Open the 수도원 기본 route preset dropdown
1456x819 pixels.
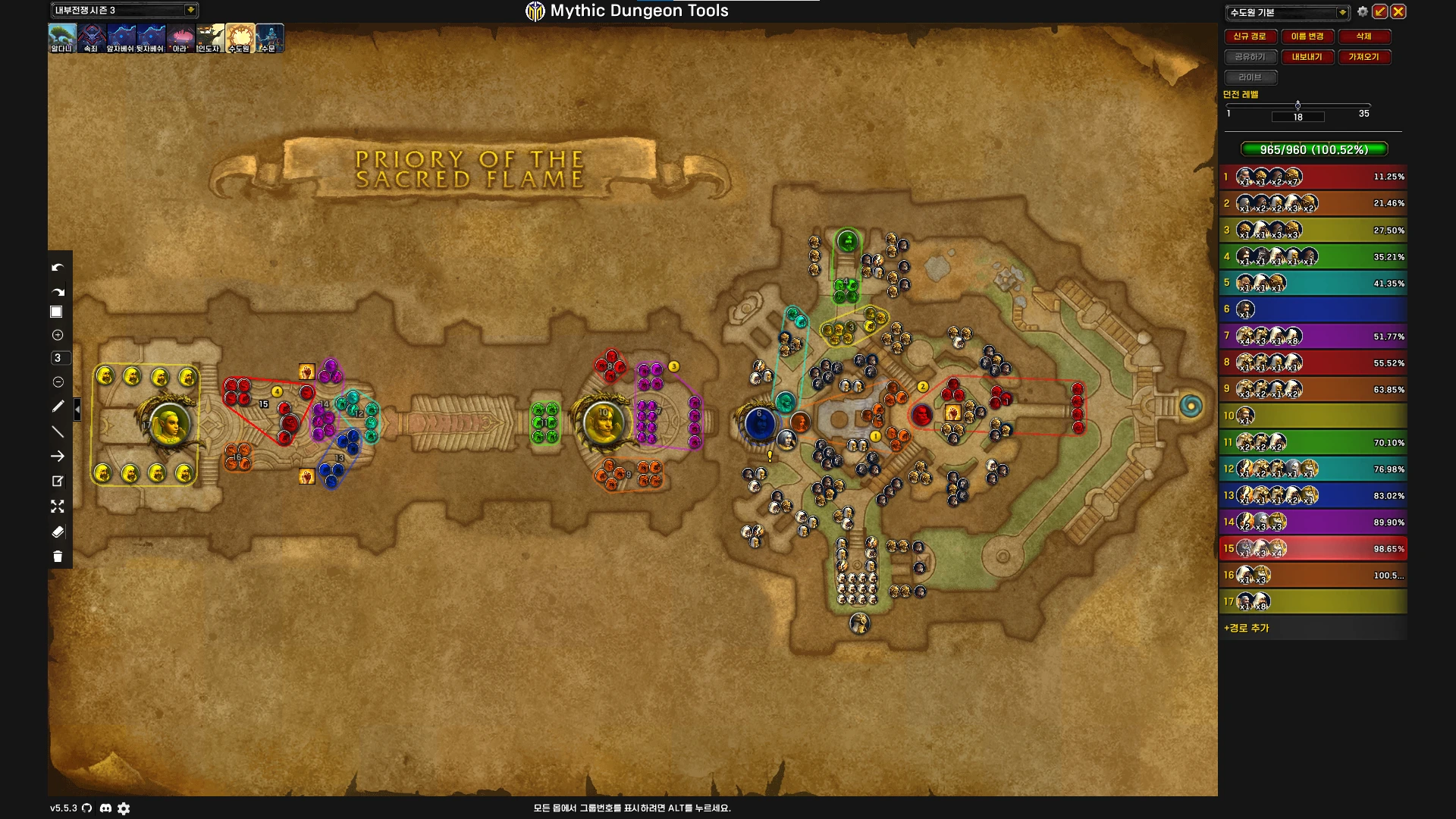(1342, 12)
